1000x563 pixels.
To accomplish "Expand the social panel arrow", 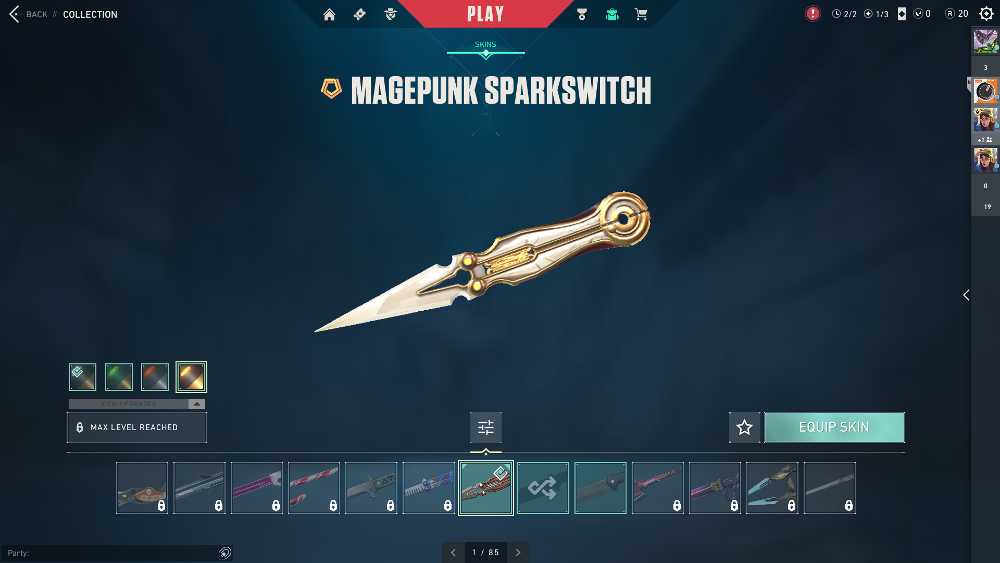I will 966,295.
